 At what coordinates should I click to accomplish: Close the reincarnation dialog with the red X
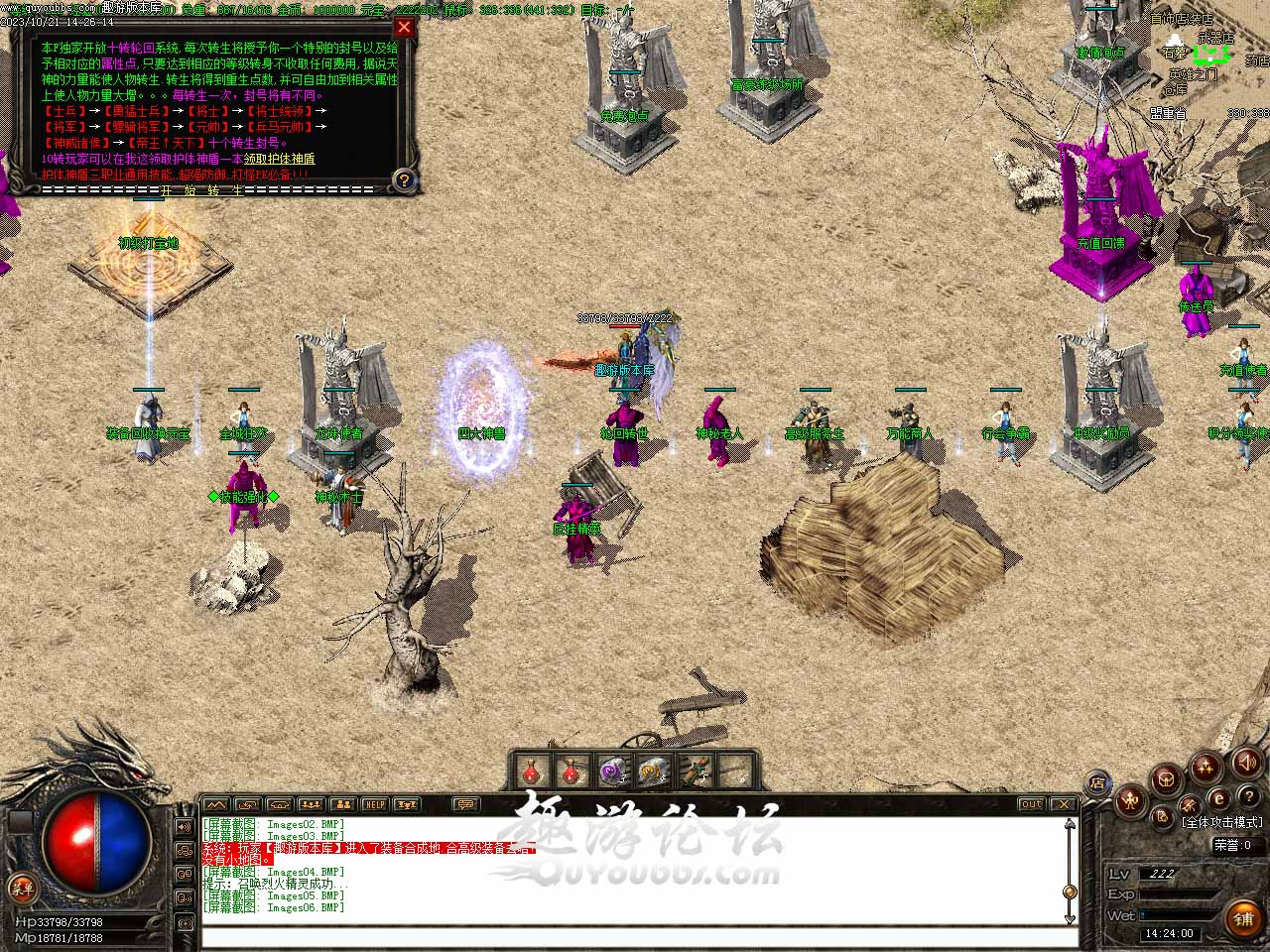[x=404, y=28]
